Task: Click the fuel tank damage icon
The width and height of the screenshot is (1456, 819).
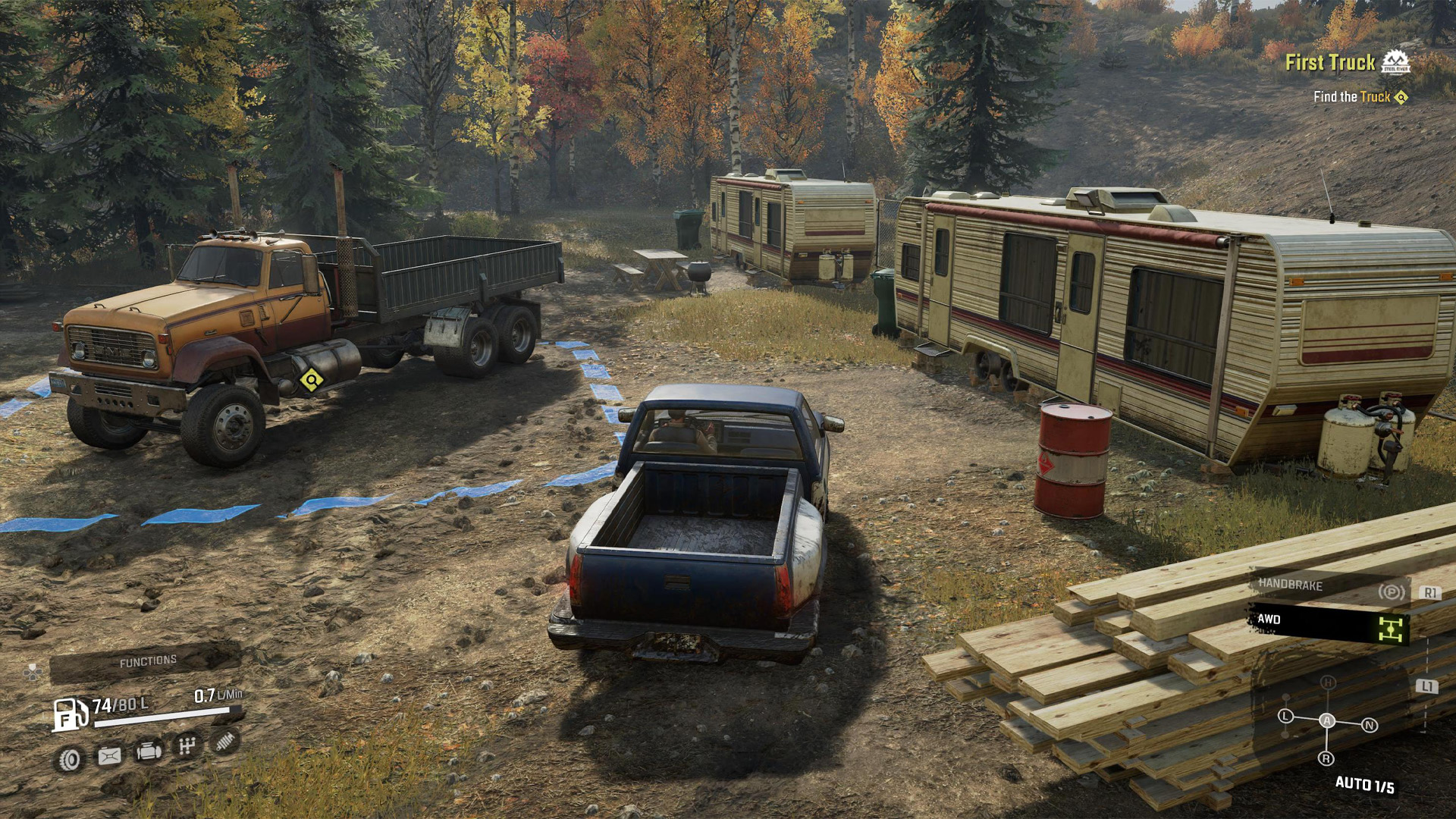Action: pos(109,756)
